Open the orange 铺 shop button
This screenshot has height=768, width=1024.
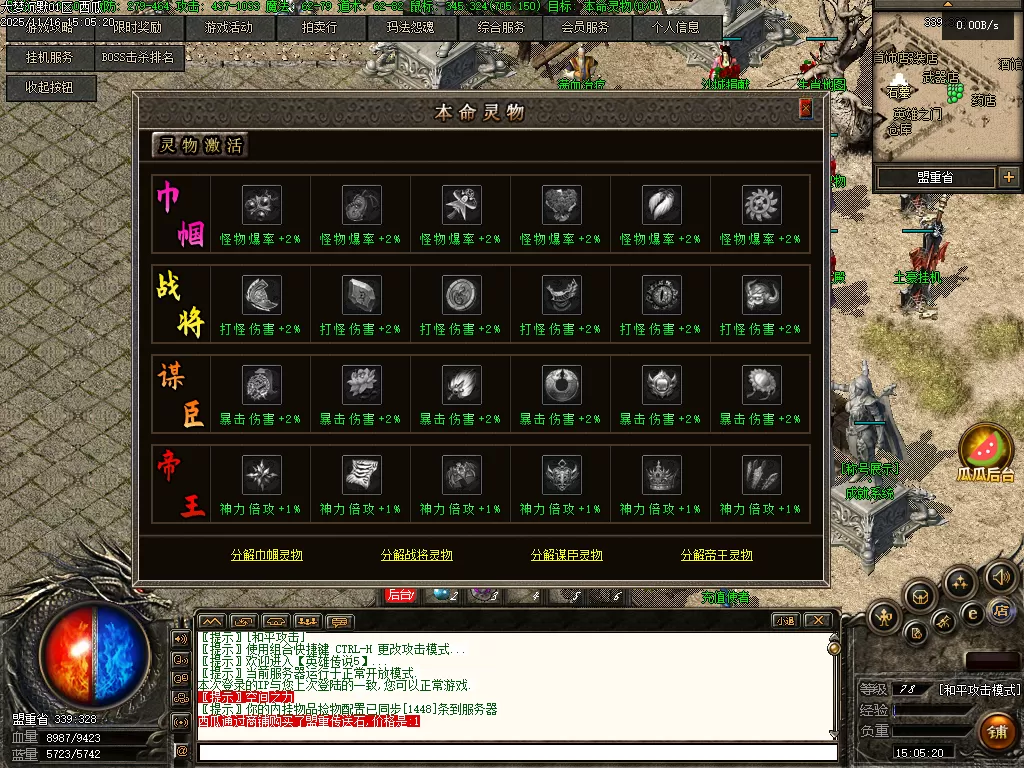tap(997, 731)
